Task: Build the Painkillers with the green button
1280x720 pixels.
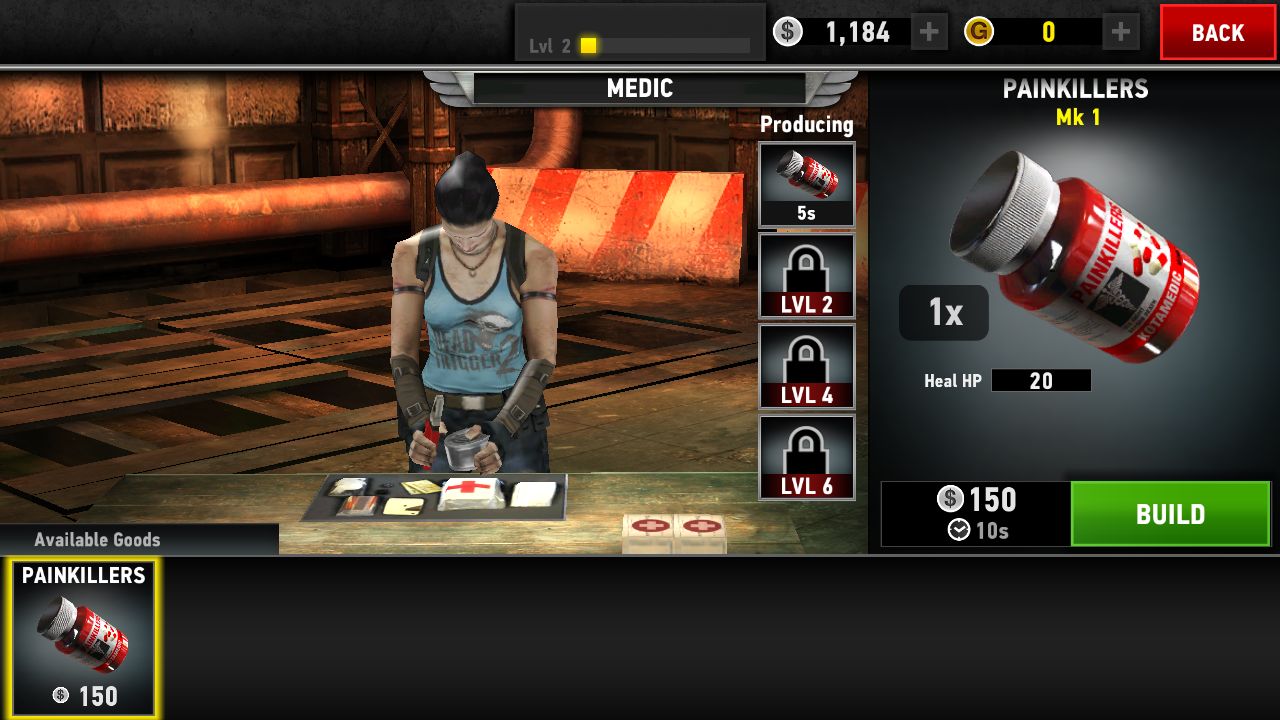Action: (x=1170, y=514)
